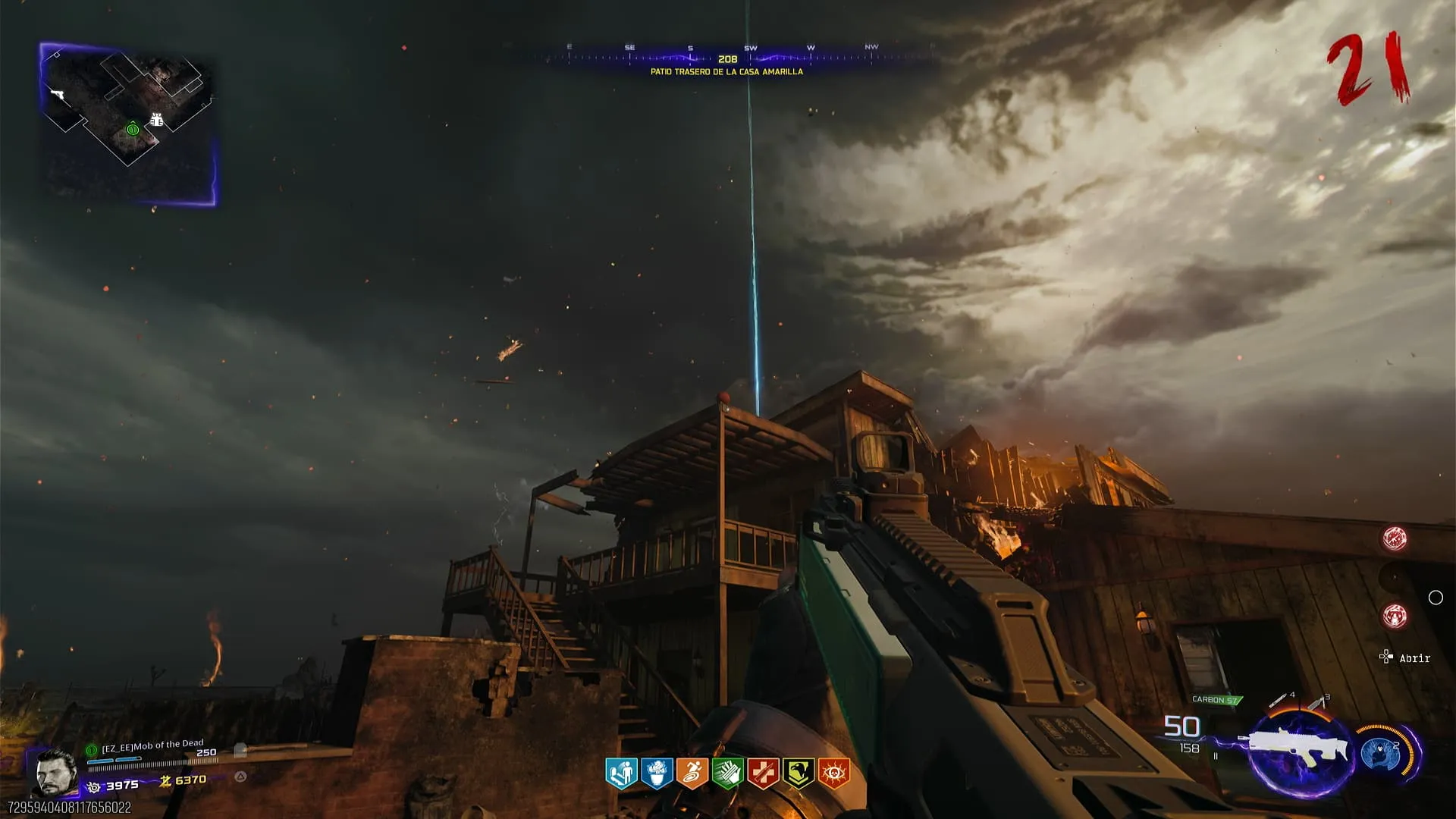This screenshot has height=819, width=1456.
Task: Activate the blue field upgrade ability icon
Action: coord(1380,753)
